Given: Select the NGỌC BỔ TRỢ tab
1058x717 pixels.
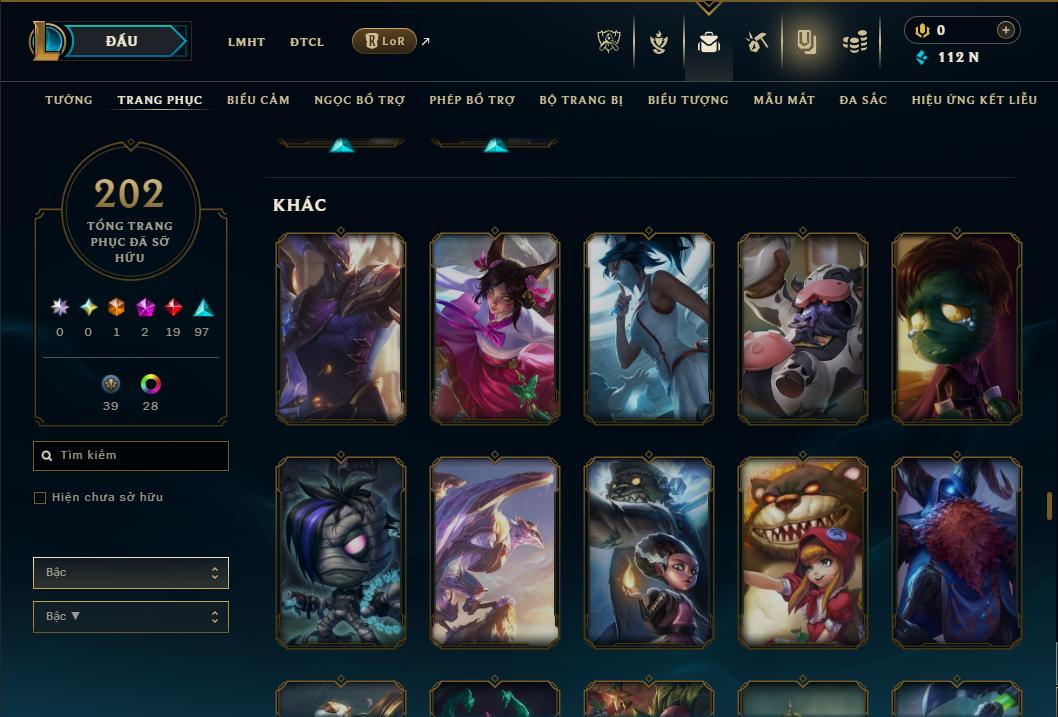Looking at the screenshot, I should (x=359, y=100).
